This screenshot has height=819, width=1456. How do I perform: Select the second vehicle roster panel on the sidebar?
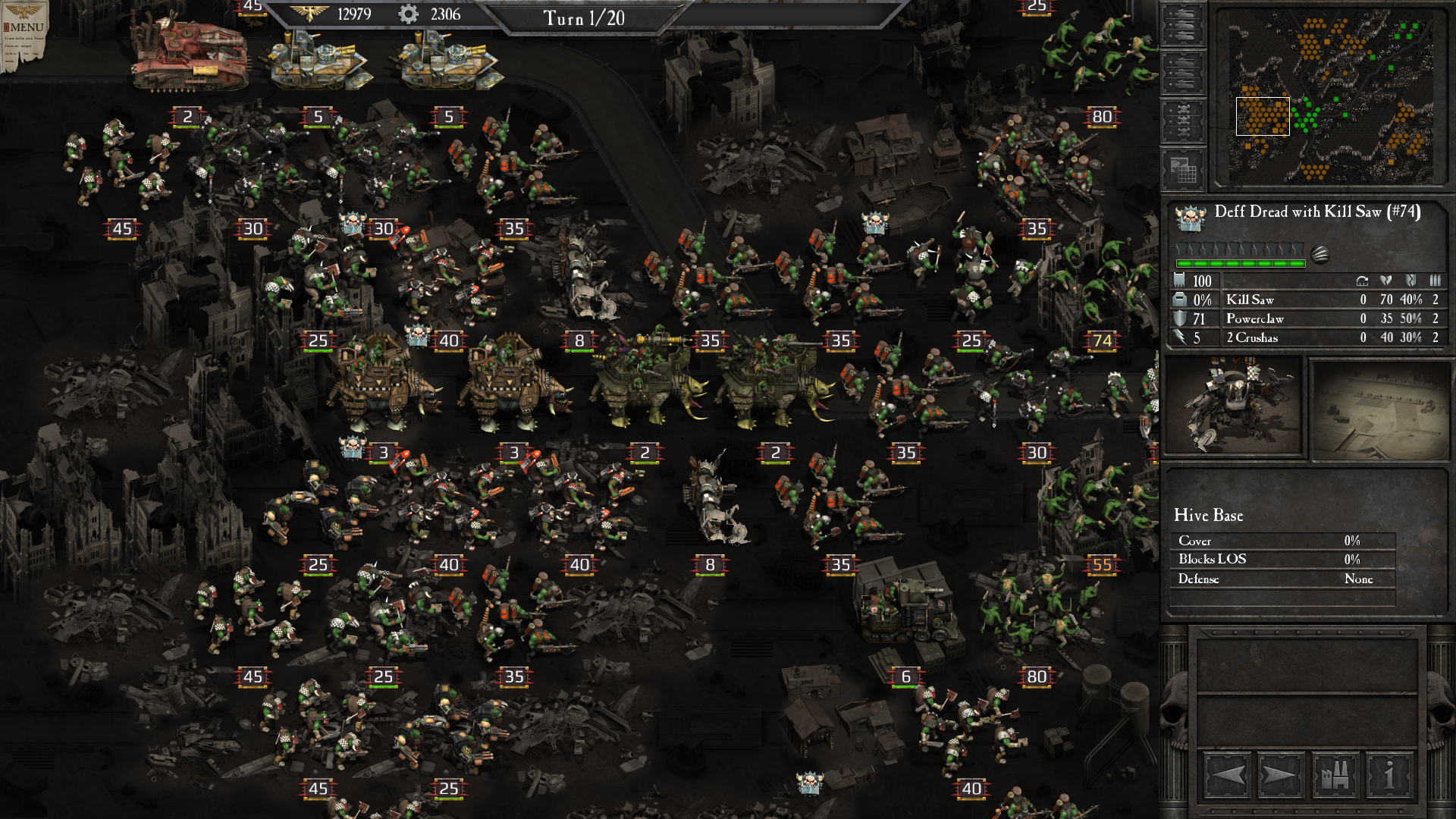click(x=1183, y=71)
